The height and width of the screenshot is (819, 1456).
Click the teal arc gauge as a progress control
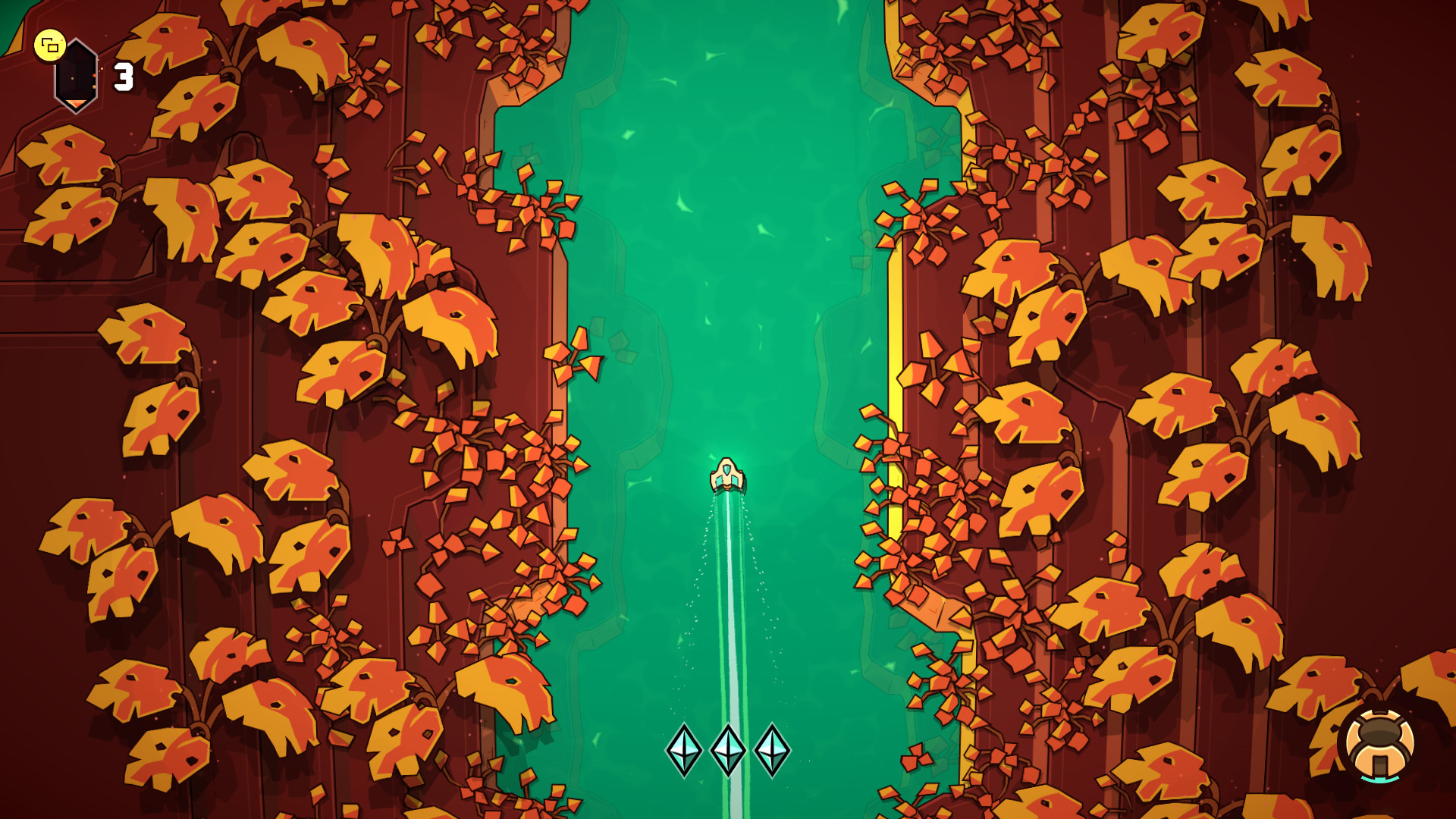tap(1379, 779)
